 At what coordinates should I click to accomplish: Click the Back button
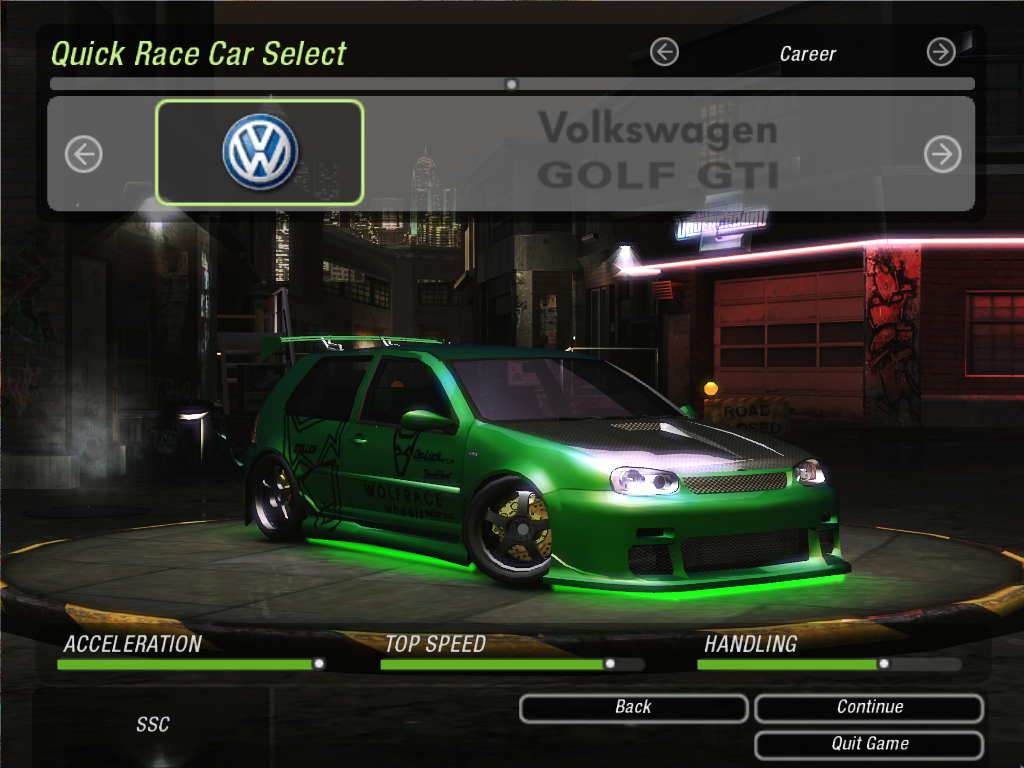pos(633,708)
